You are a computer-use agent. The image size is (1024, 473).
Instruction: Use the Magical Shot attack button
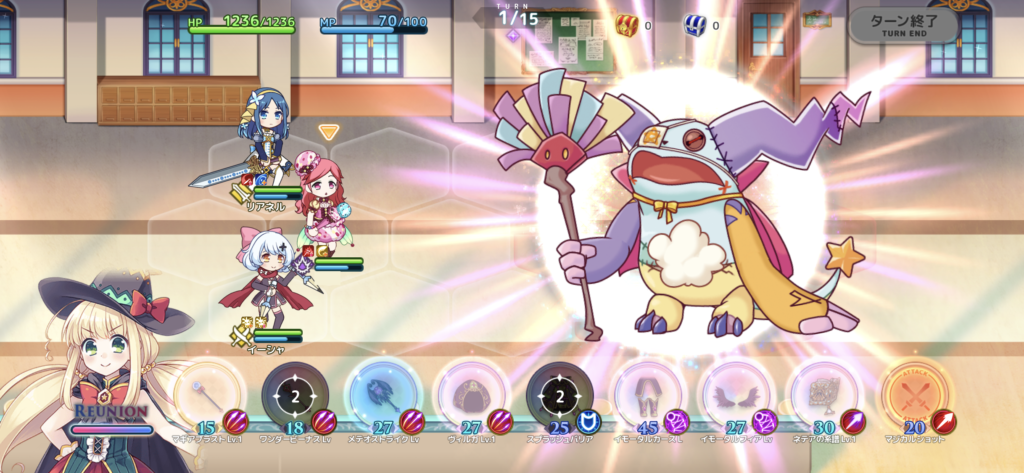pos(913,397)
